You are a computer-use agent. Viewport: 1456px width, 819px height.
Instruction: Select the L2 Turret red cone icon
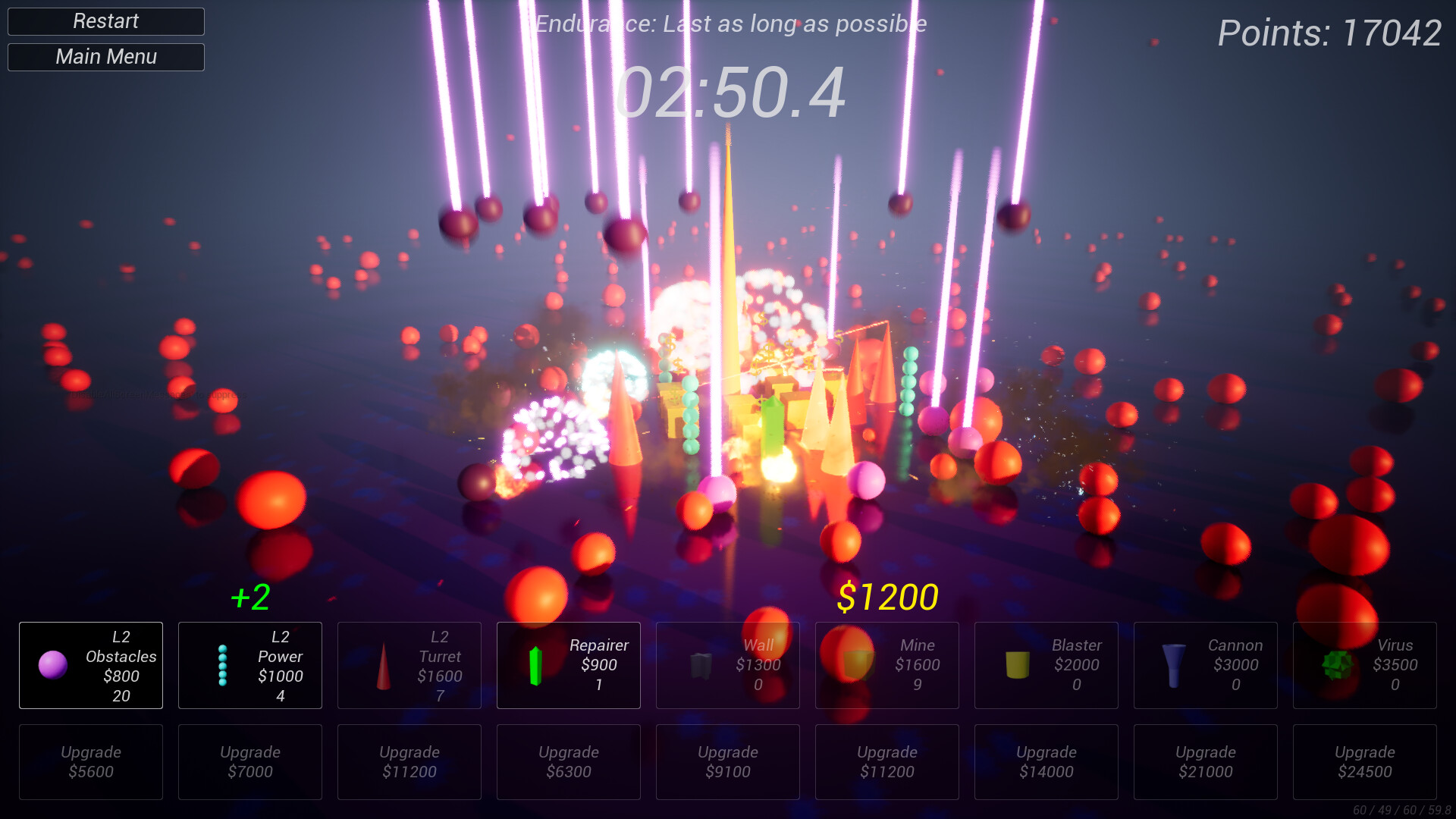pos(383,665)
